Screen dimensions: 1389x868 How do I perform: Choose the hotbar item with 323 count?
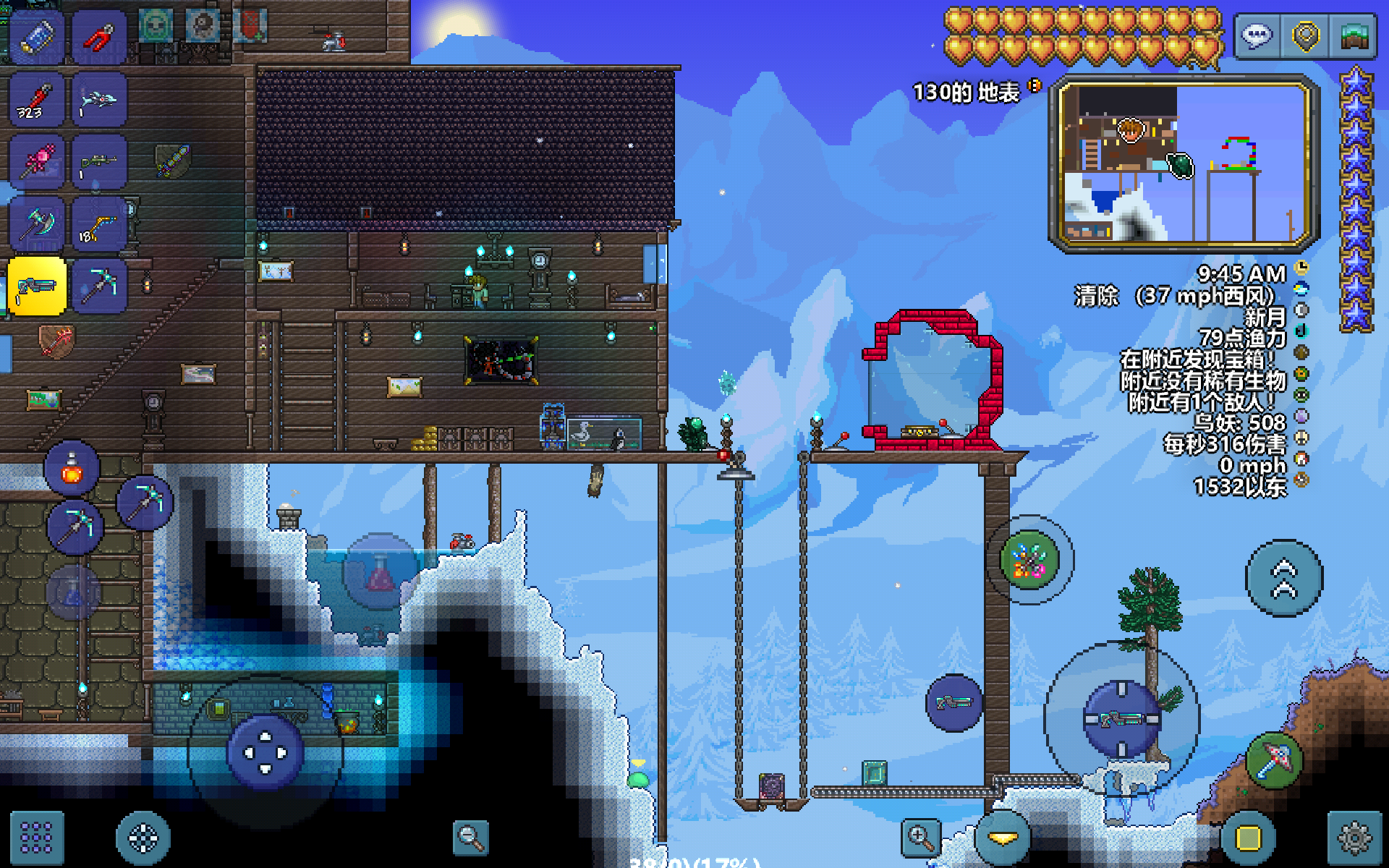[x=38, y=100]
